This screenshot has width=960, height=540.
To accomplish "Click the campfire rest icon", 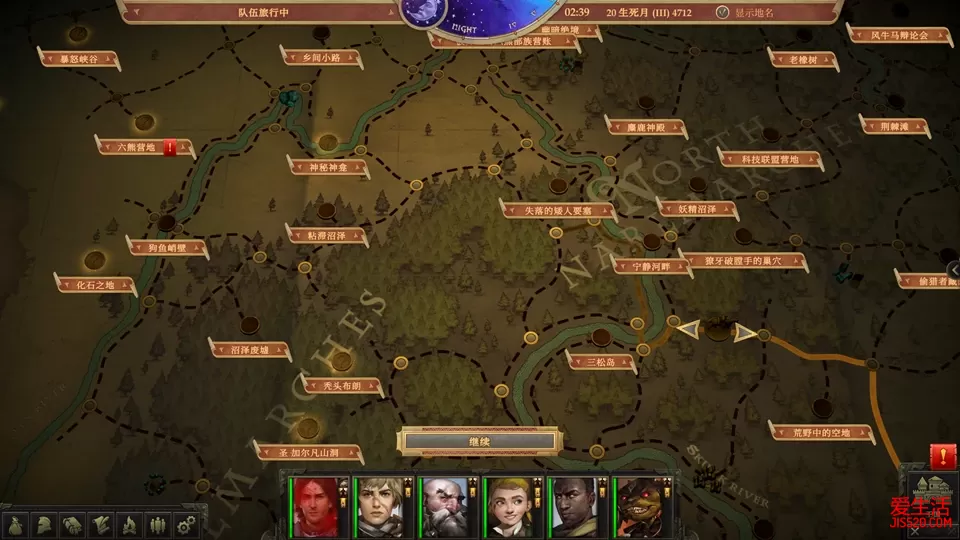I will (x=129, y=524).
